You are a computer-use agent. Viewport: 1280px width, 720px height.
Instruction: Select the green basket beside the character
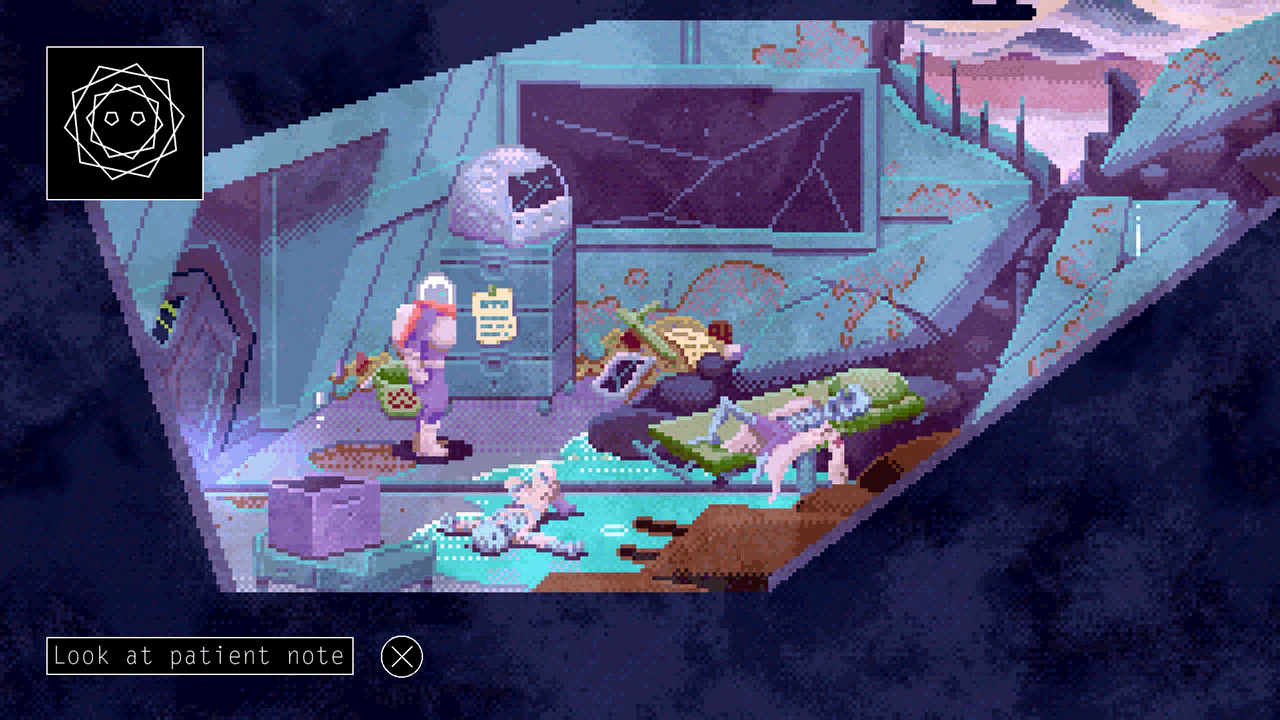click(x=398, y=390)
